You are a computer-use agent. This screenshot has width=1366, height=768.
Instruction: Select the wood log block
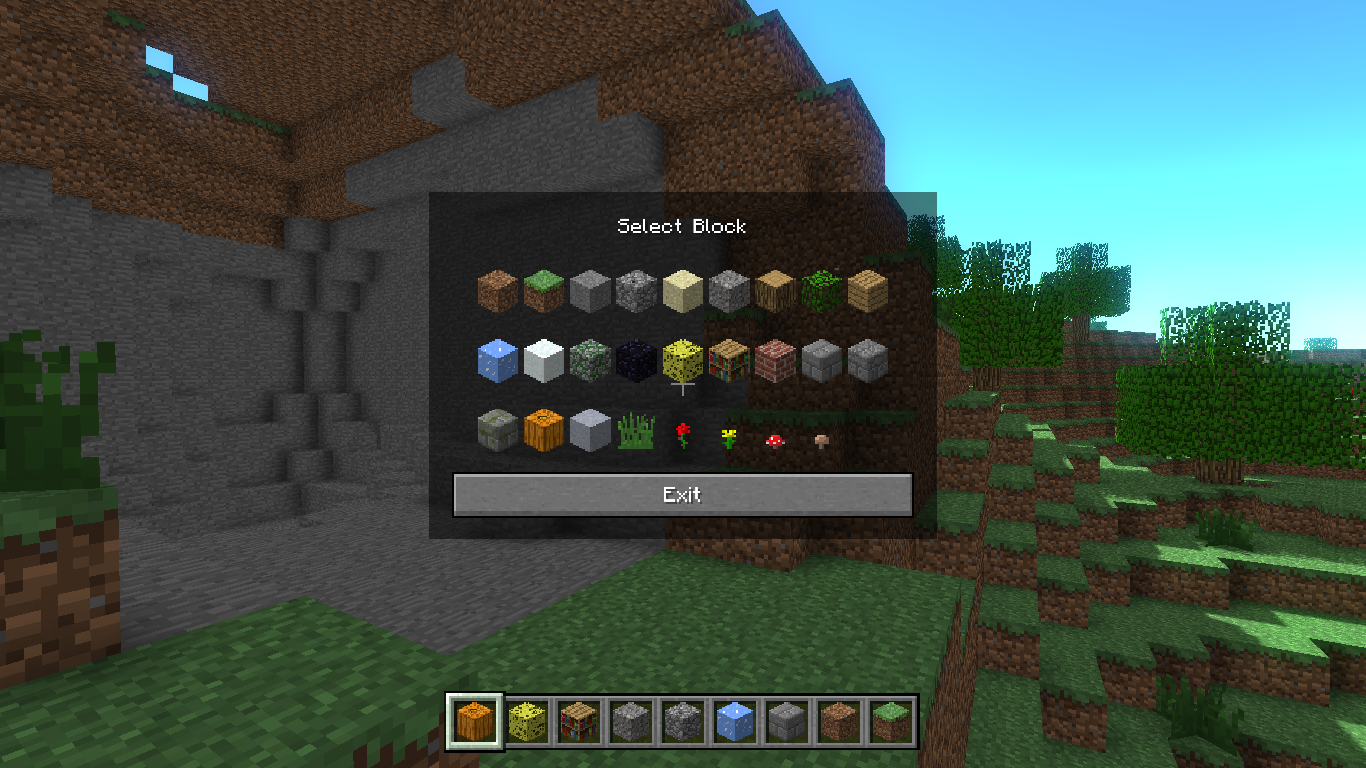click(773, 289)
